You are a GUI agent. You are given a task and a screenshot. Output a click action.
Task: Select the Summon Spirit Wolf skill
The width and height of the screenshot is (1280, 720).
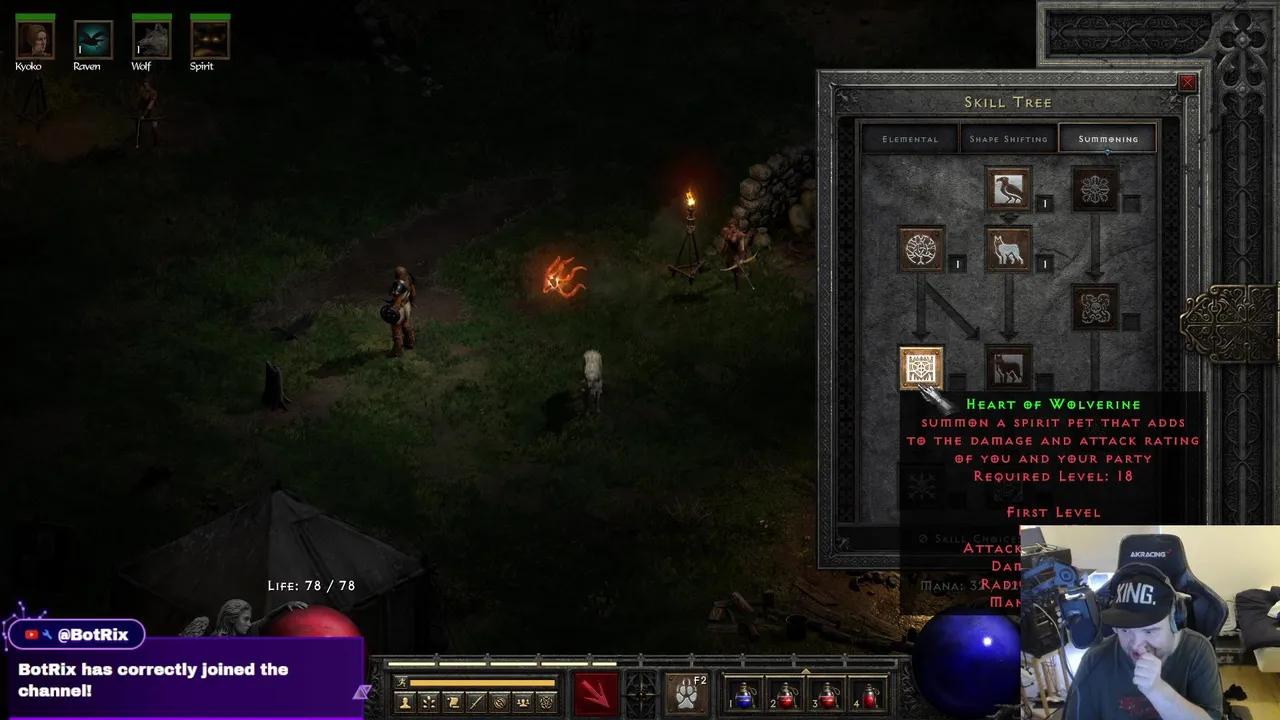pos(1008,250)
